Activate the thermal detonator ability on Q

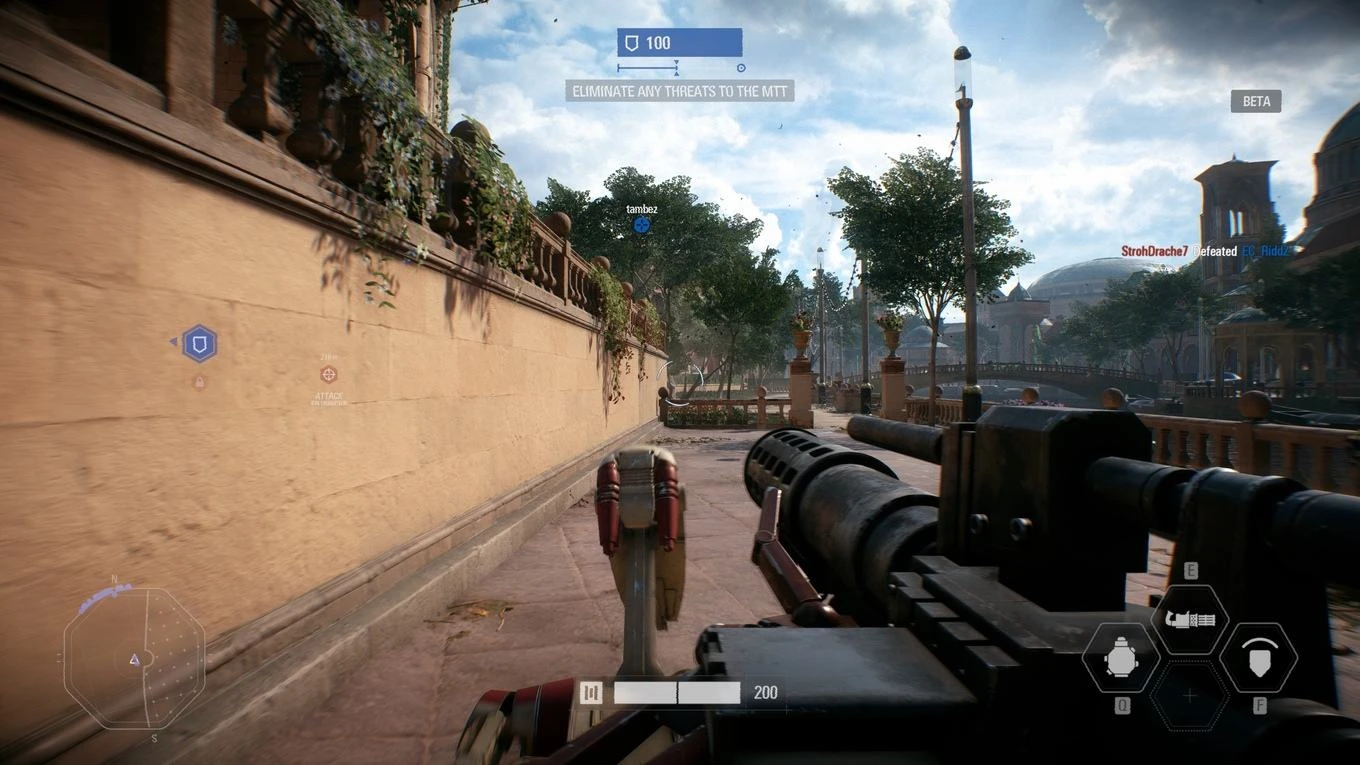pyautogui.click(x=1121, y=658)
